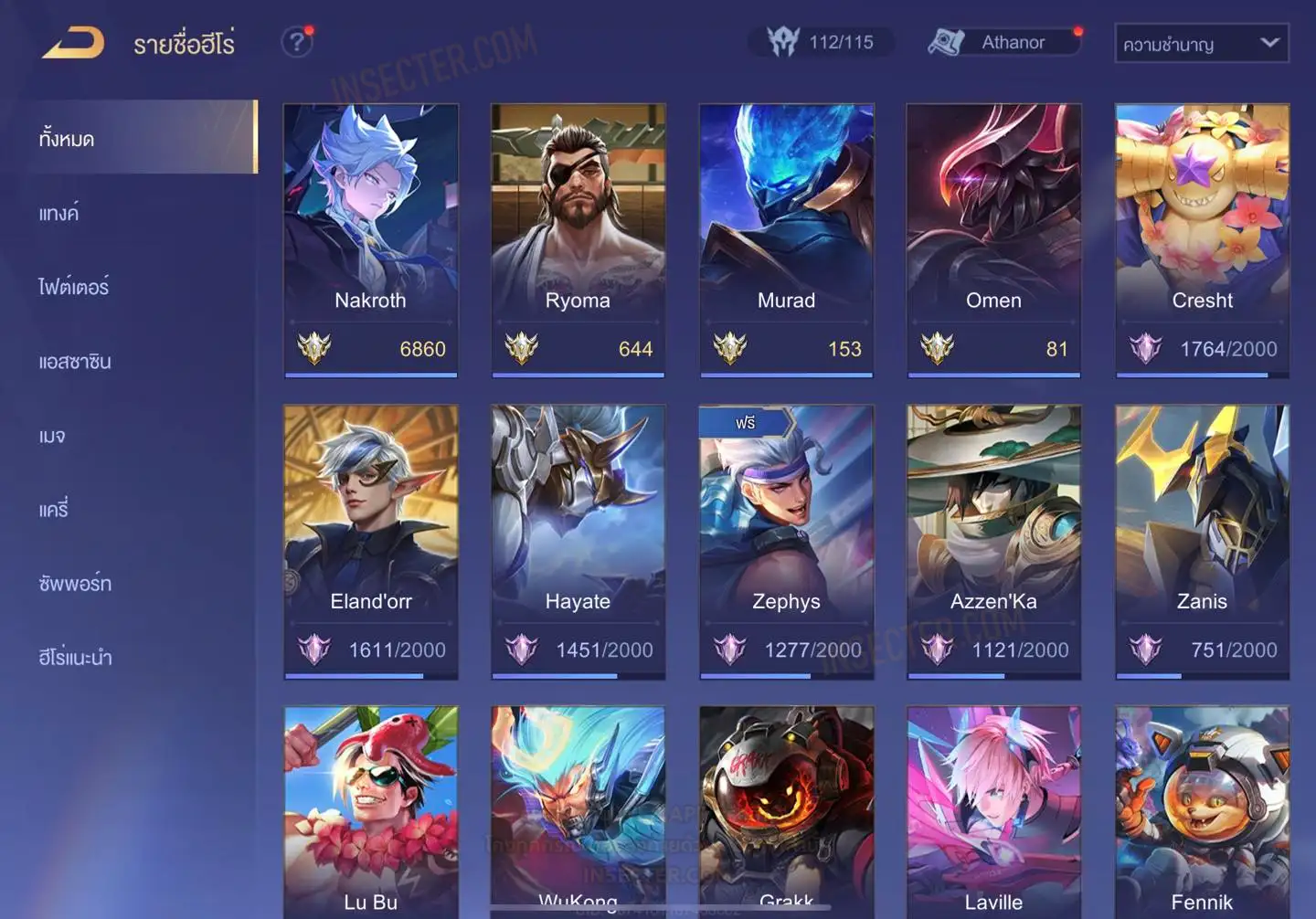Choose the แครี่ category
This screenshot has height=919, width=1316.
point(54,510)
